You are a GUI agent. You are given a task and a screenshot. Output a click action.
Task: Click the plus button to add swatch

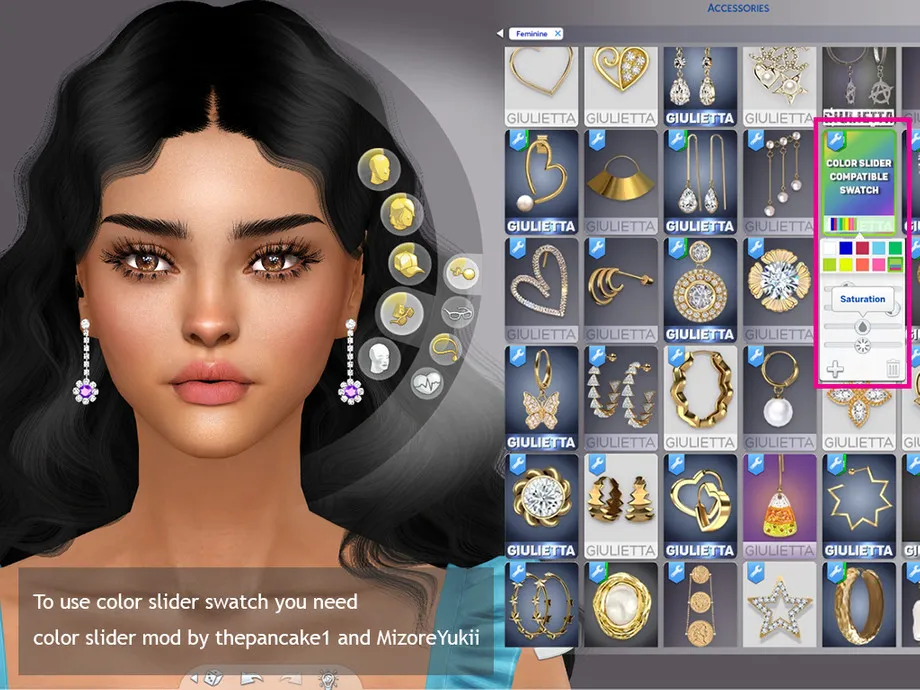(836, 369)
